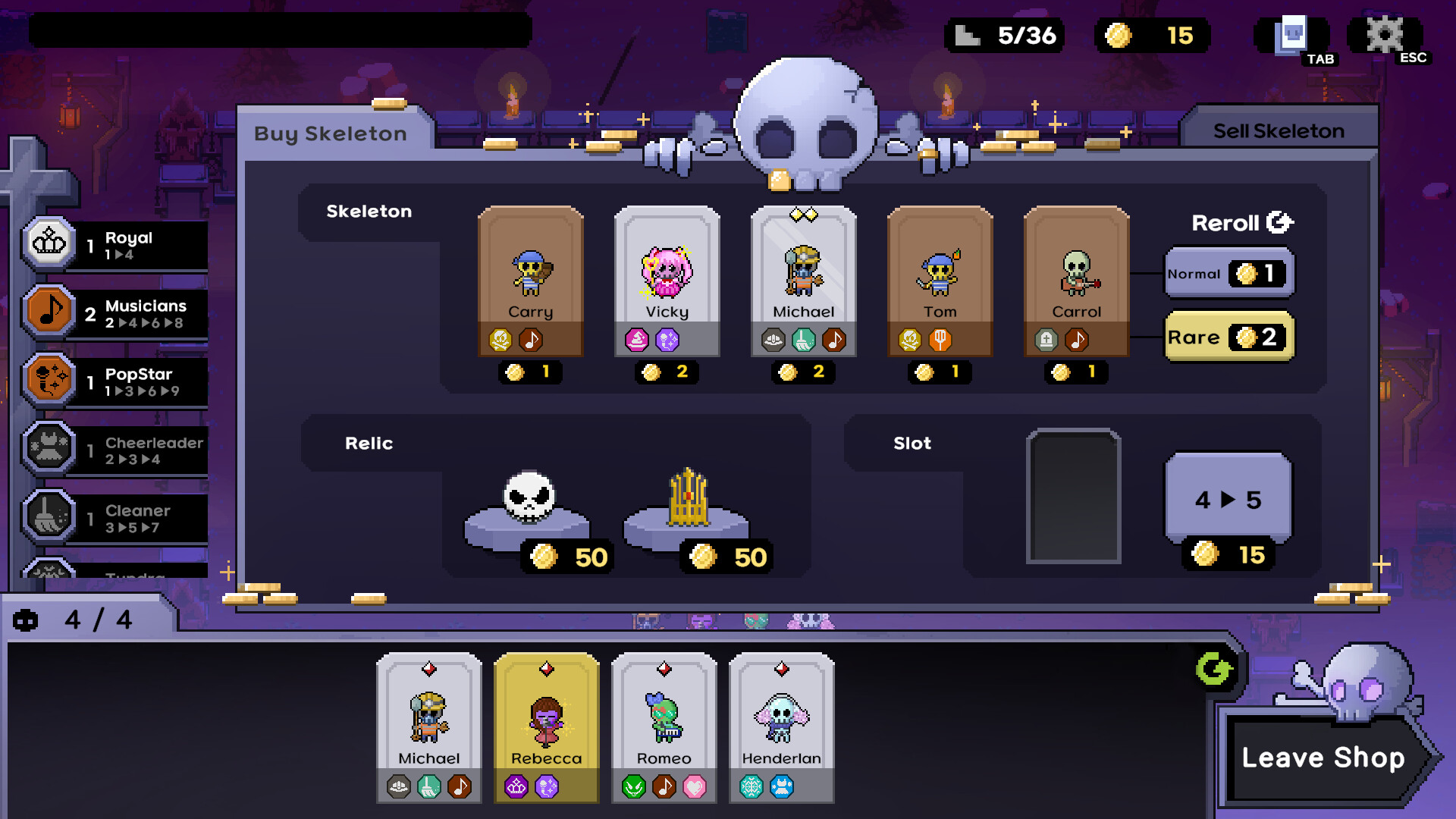Buy the slot upgrade for 15 coins
This screenshot has width=1456, height=819.
click(x=1228, y=499)
